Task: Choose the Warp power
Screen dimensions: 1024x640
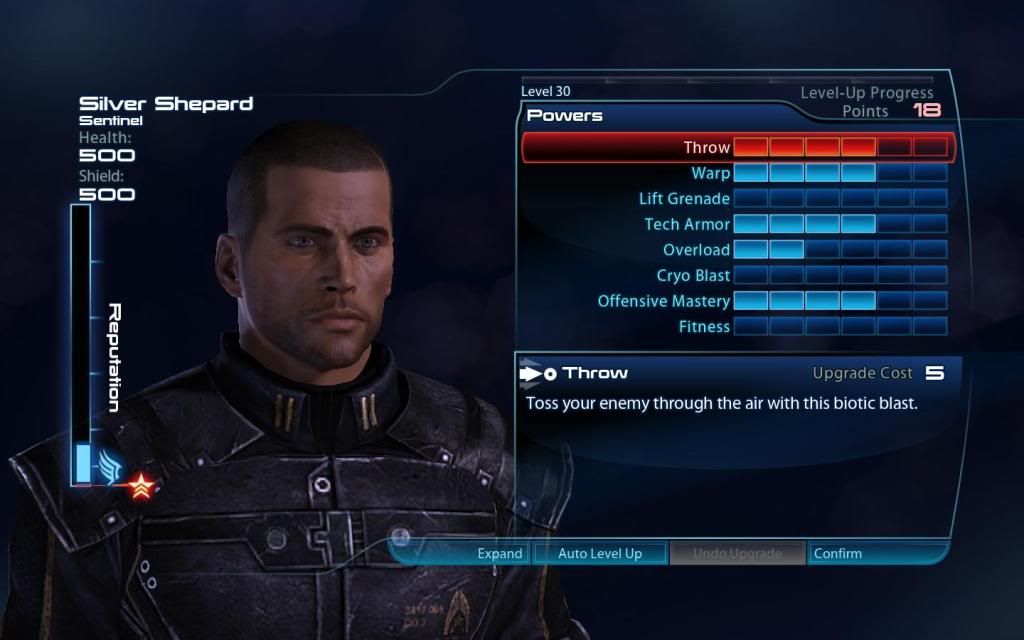Action: (x=710, y=173)
